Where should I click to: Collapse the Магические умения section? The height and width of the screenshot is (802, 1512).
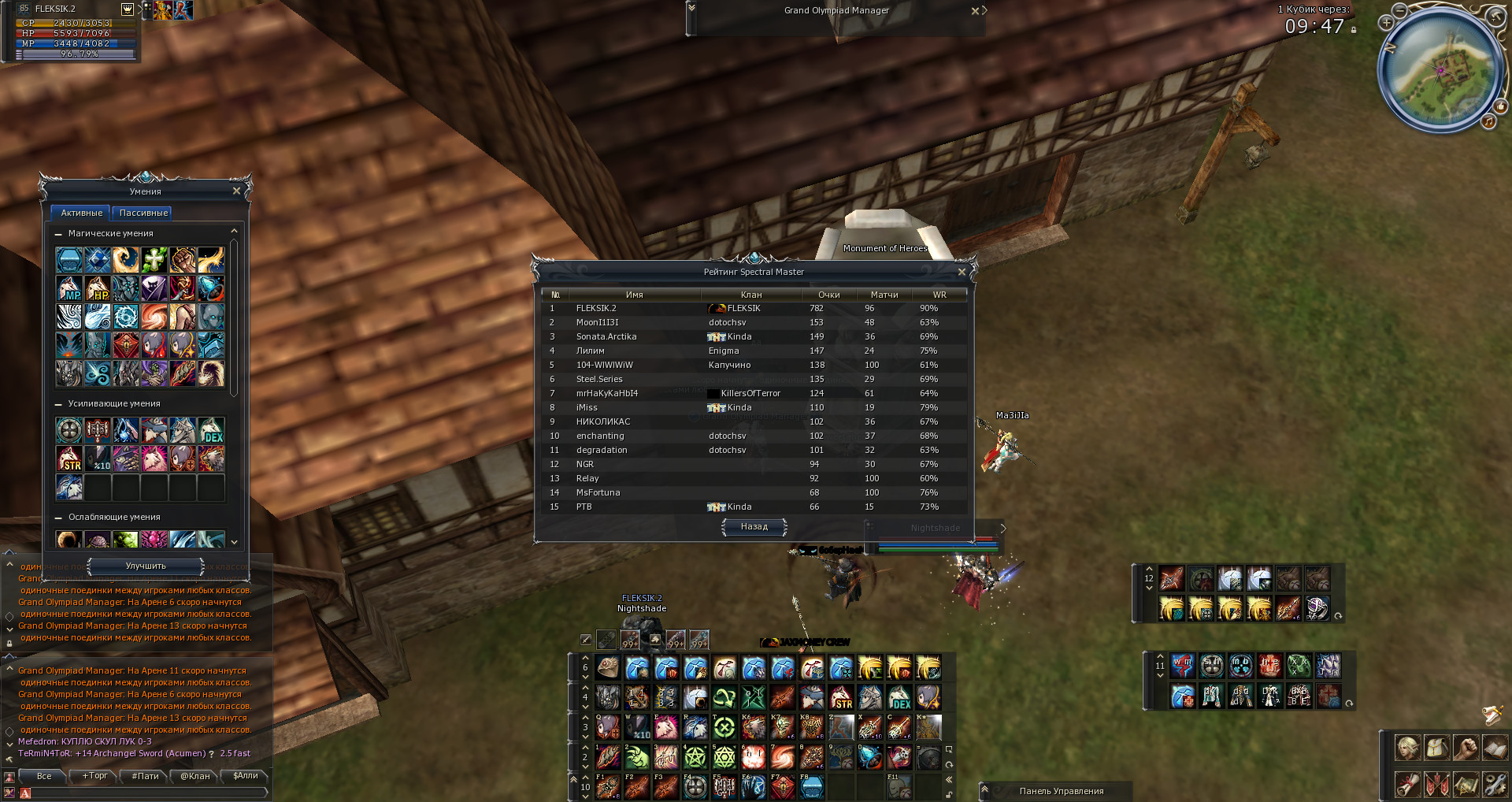click(59, 233)
